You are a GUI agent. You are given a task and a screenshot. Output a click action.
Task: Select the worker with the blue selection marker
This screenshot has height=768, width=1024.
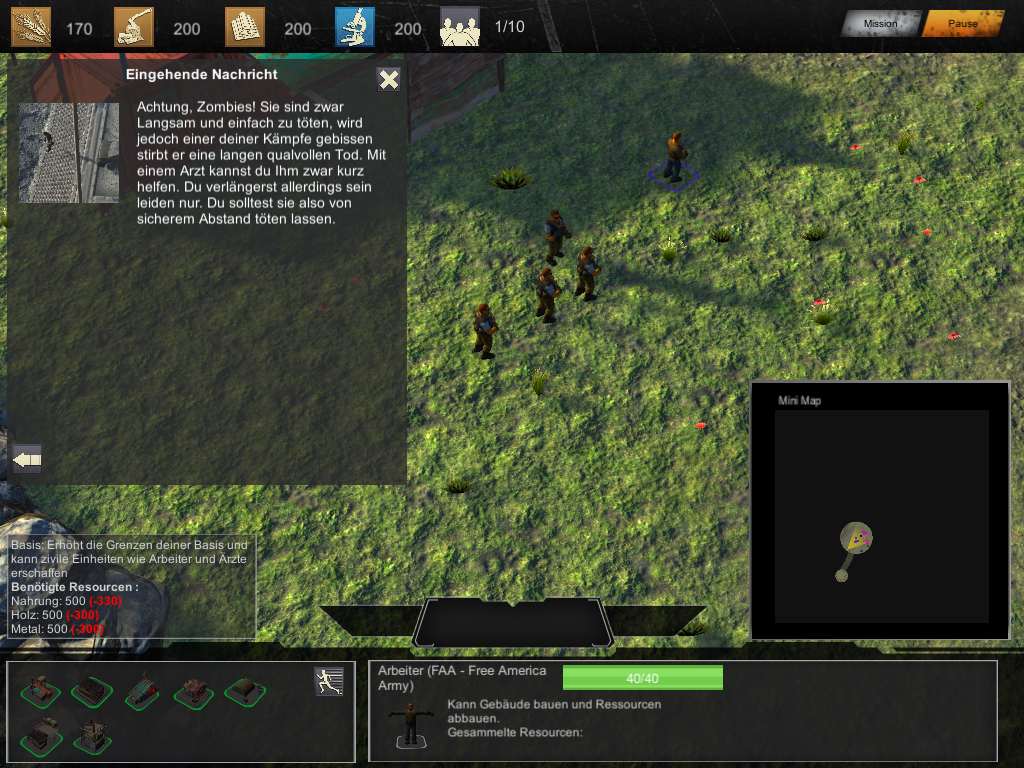click(675, 156)
